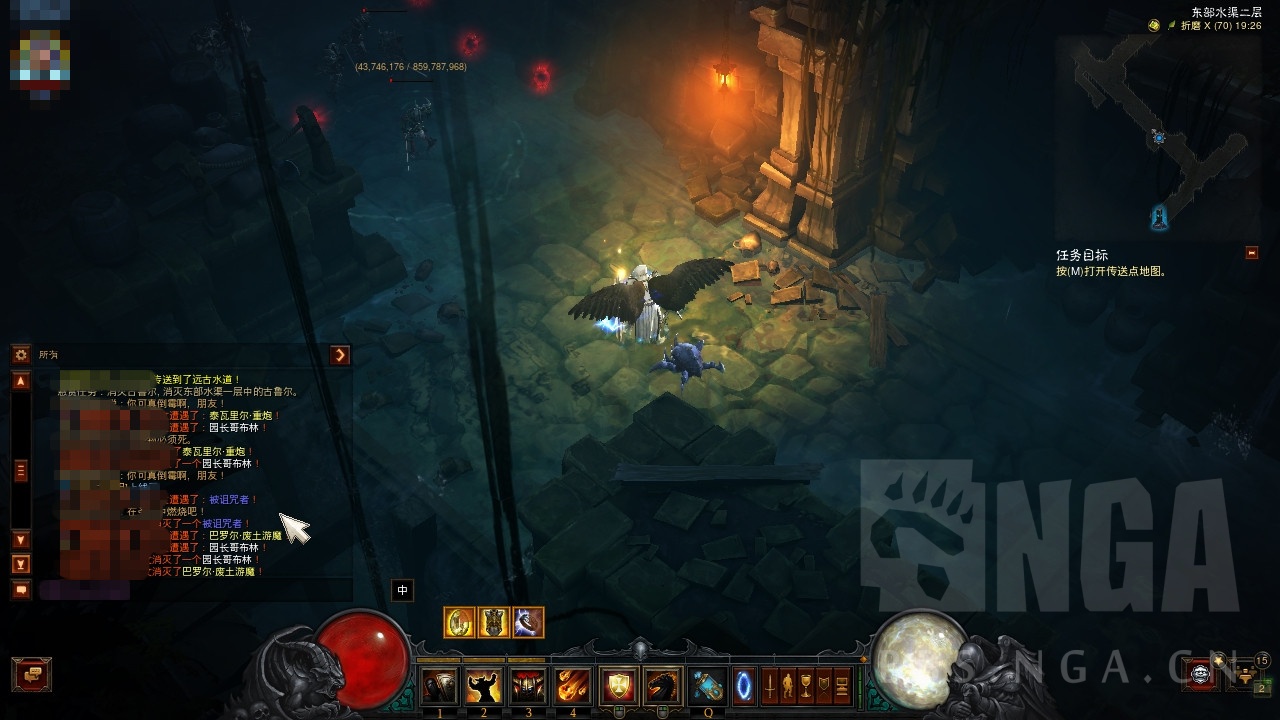The width and height of the screenshot is (1280, 720).
Task: Click the chat scroll-up arrow button
Action: [20, 381]
